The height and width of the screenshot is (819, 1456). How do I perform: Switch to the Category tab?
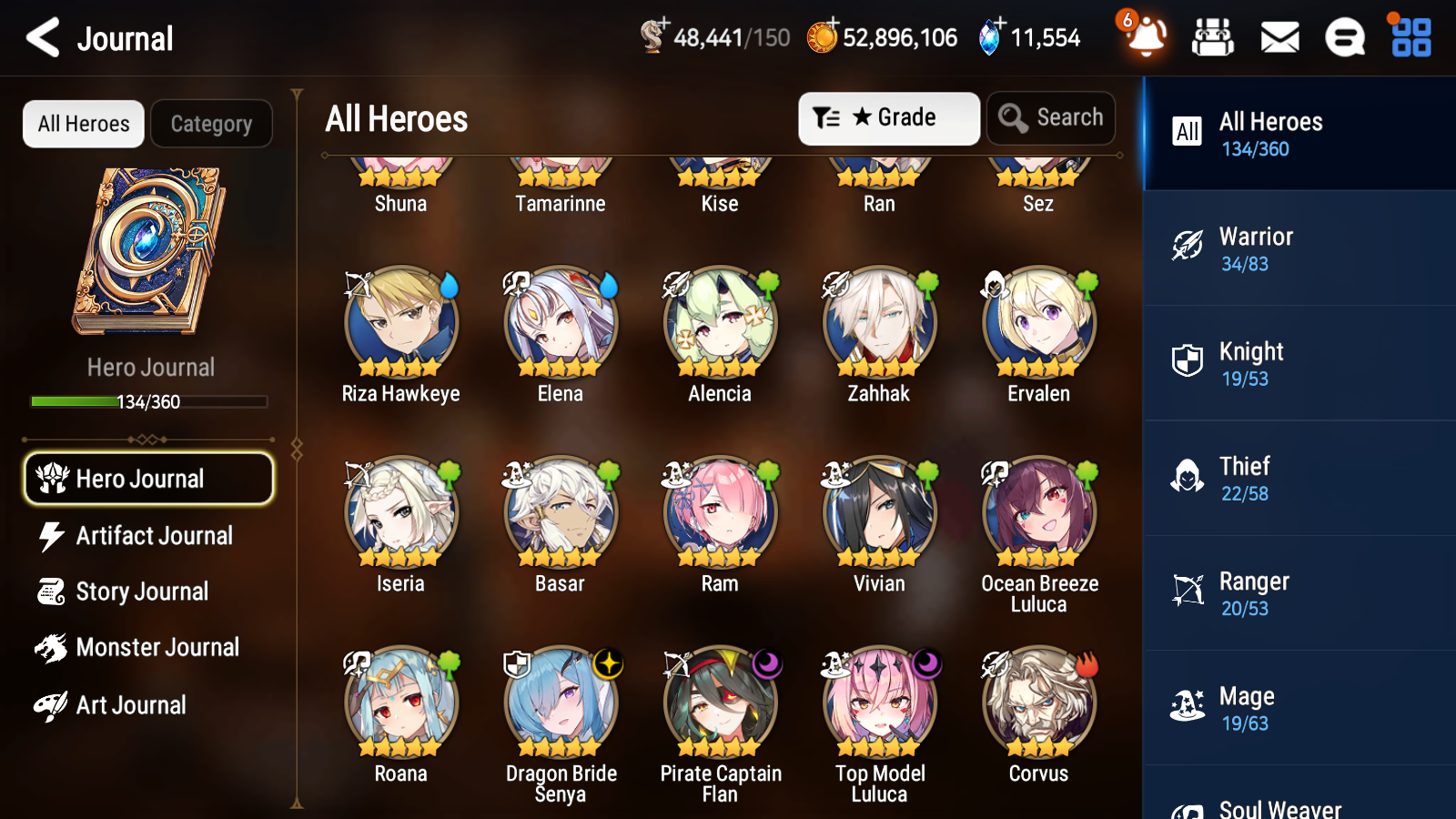211,124
